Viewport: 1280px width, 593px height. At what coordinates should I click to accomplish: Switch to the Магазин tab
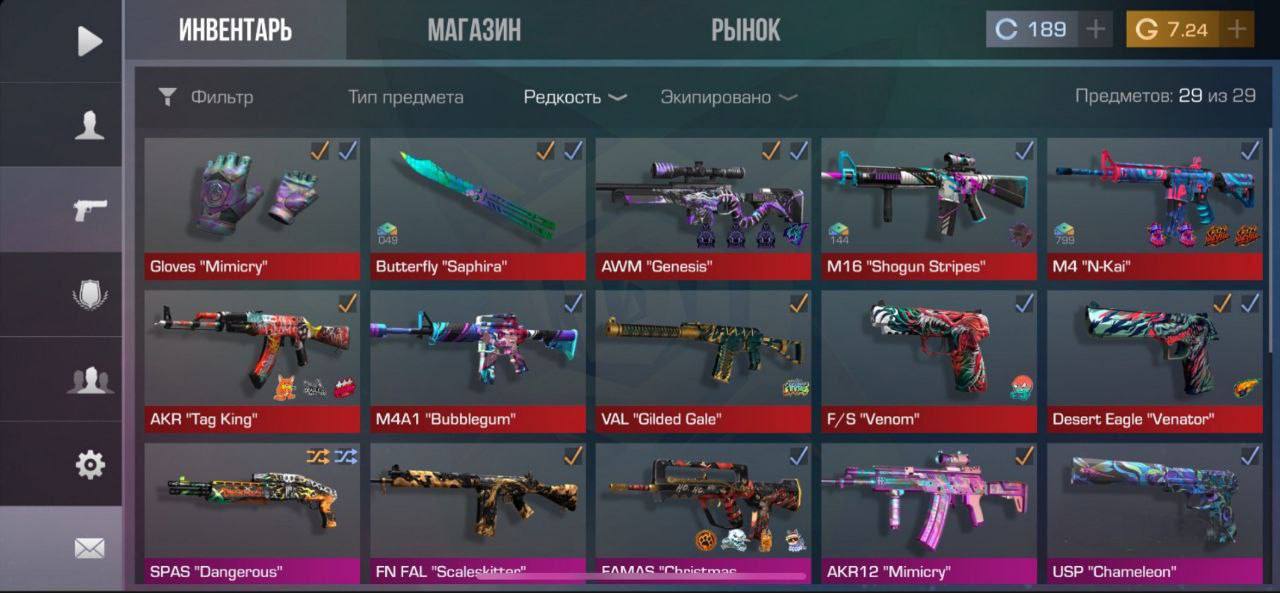click(474, 30)
